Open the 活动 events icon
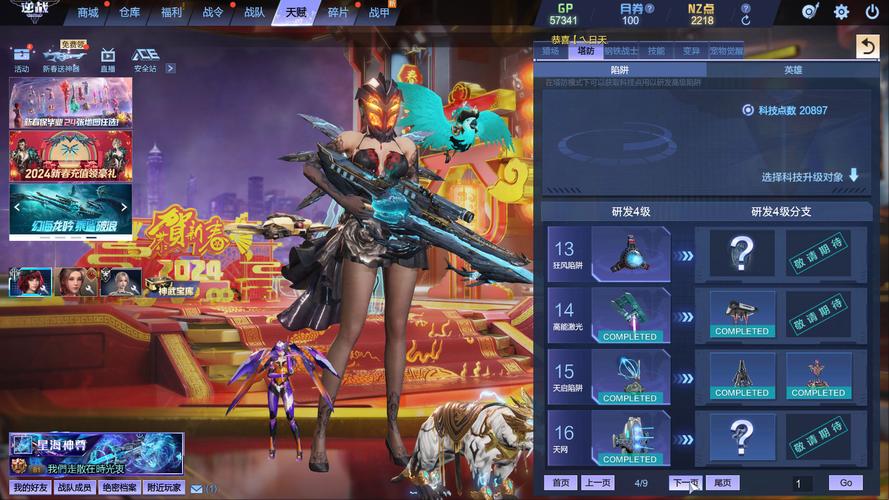 point(22,58)
